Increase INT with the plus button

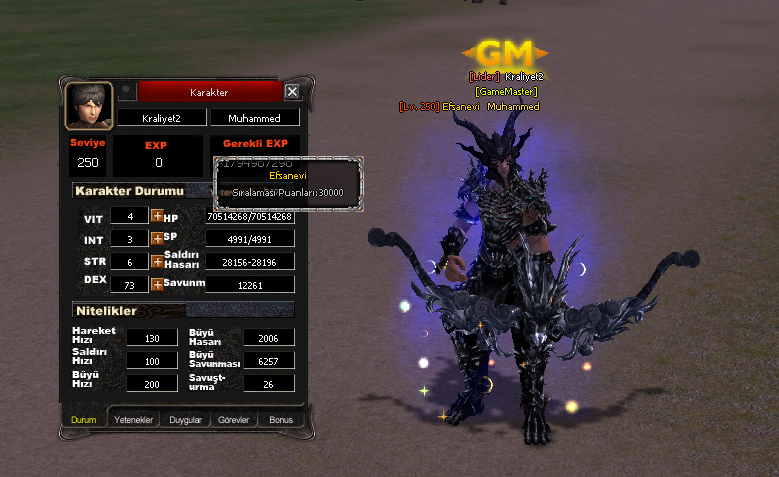157,239
